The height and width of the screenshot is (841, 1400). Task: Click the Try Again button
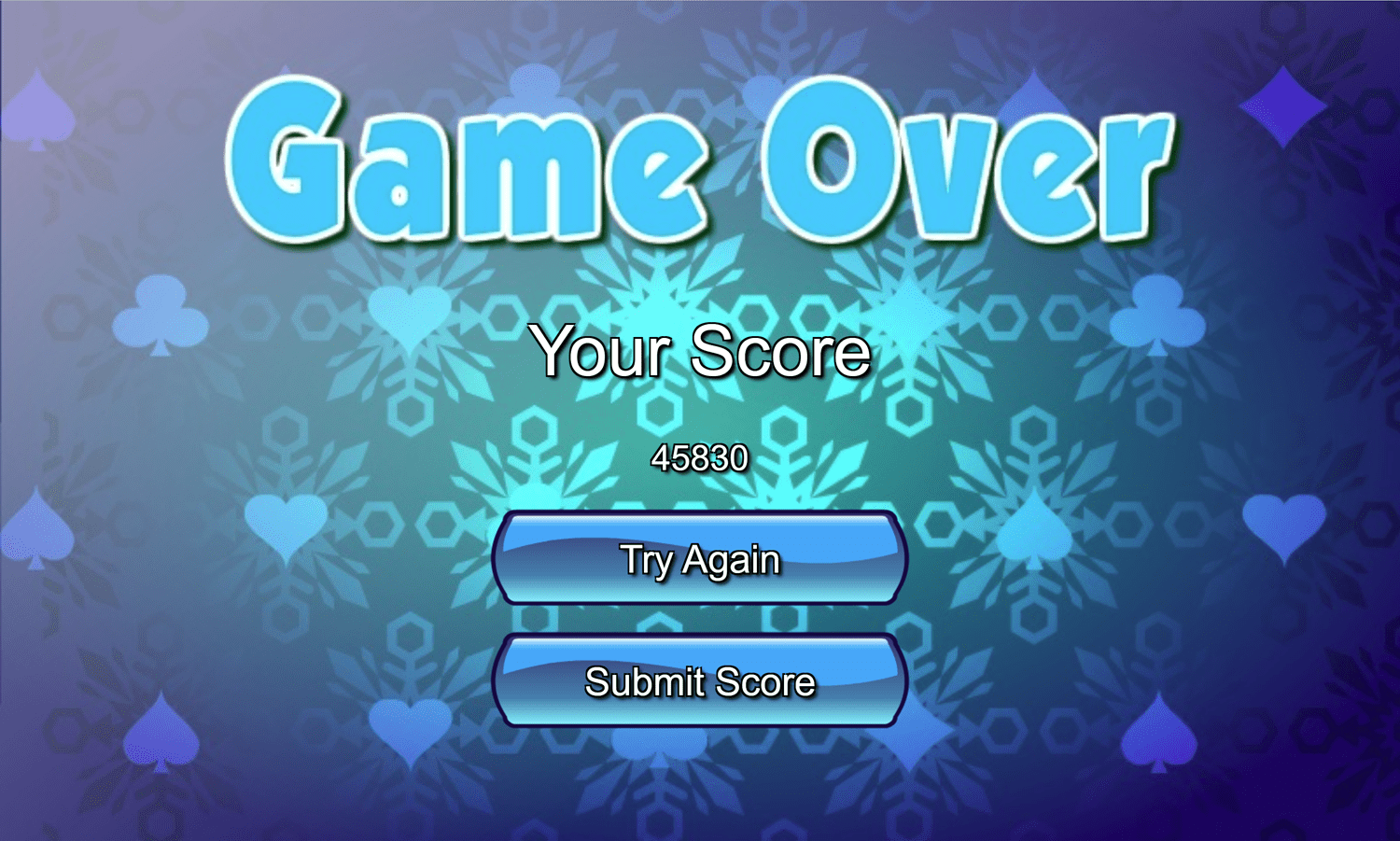pyautogui.click(x=700, y=558)
